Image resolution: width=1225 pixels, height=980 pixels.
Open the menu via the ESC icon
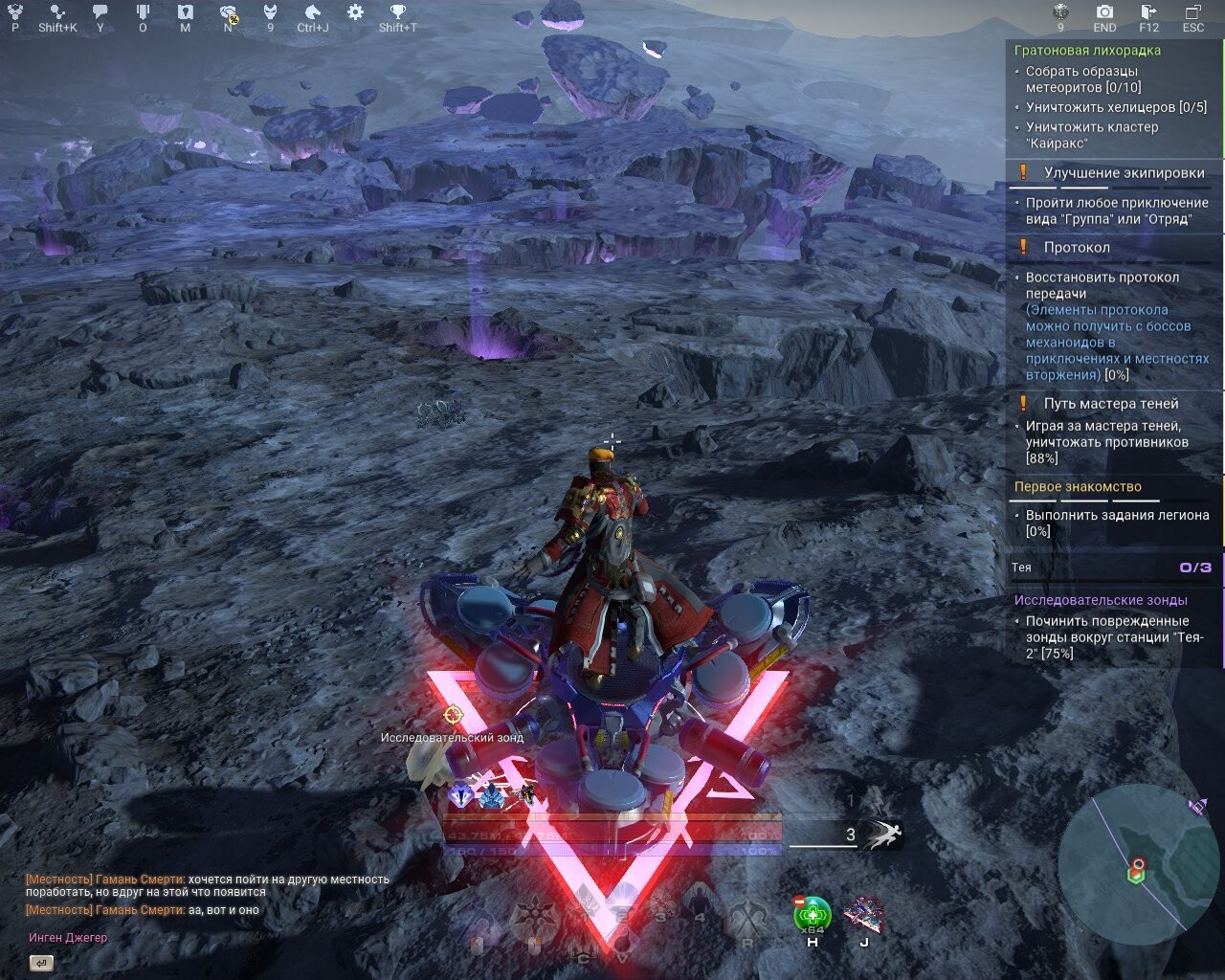pyautogui.click(x=1195, y=11)
